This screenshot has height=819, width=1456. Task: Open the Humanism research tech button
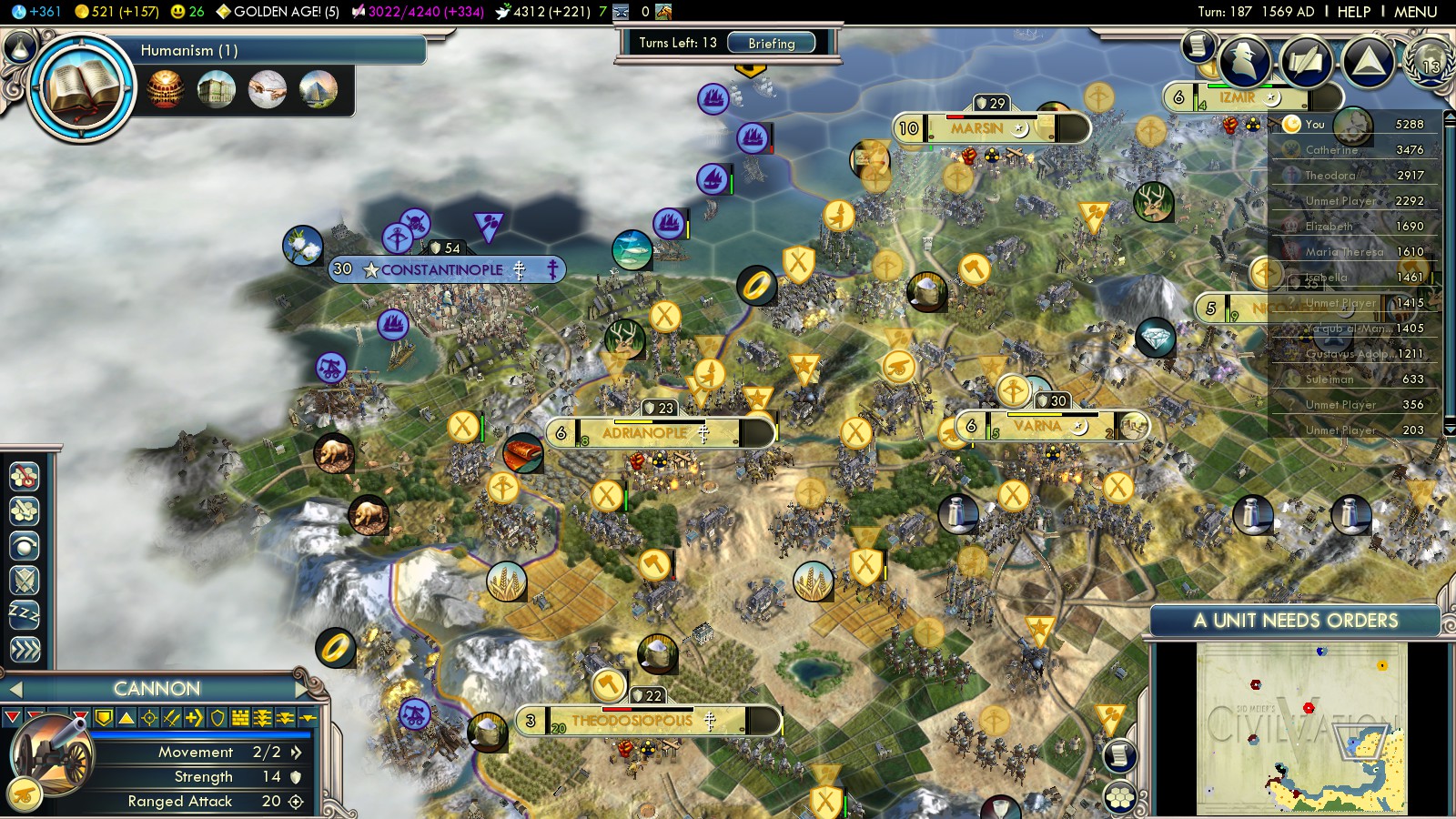(x=82, y=88)
